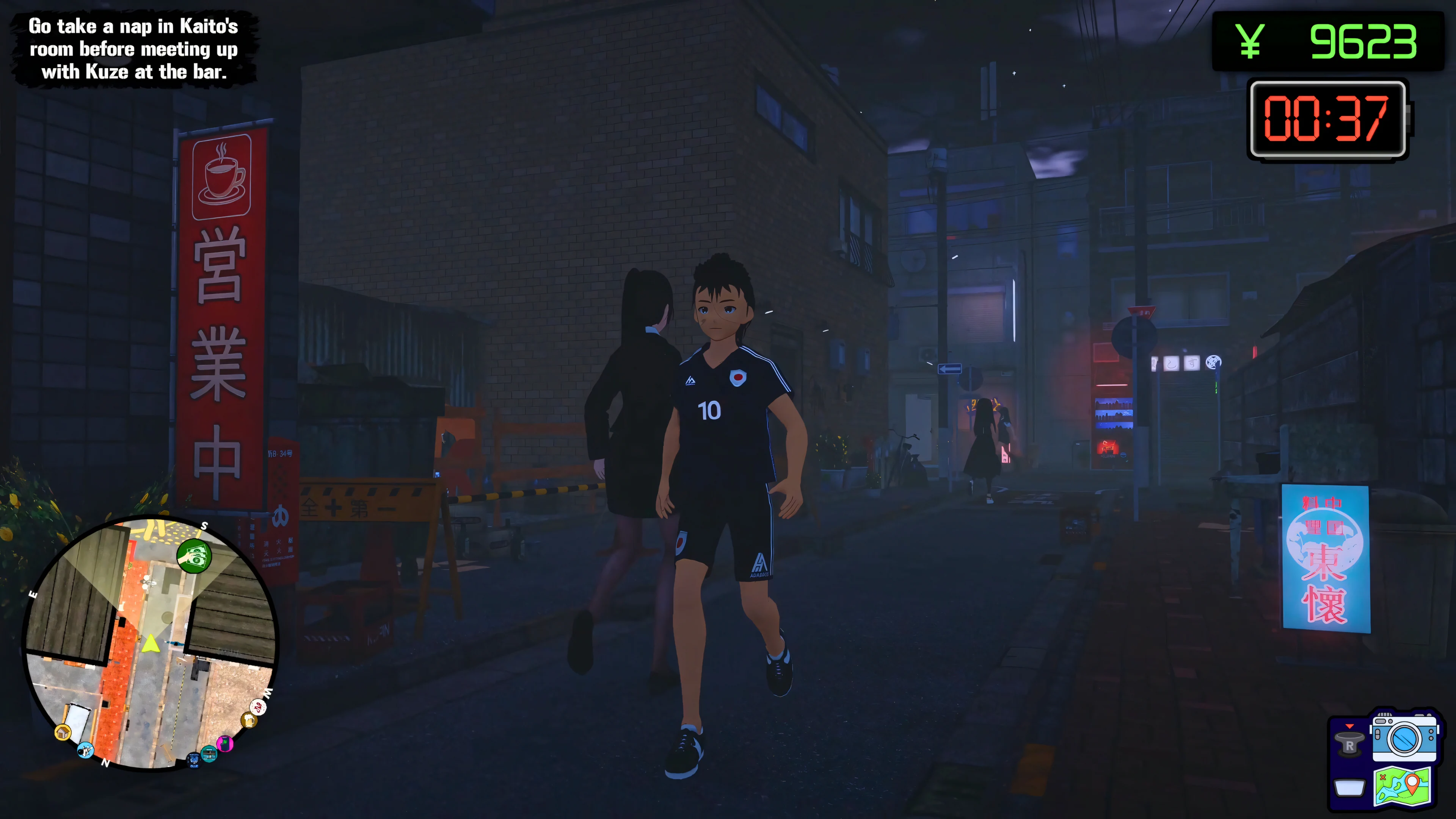Screen dimensions: 1456x819
Task: Click the CLUB marker icon on the minimap
Action: click(x=193, y=760)
